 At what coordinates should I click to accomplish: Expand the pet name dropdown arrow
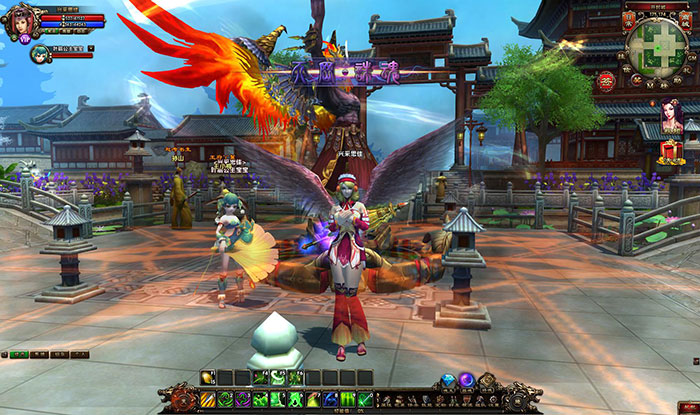(x=90, y=47)
